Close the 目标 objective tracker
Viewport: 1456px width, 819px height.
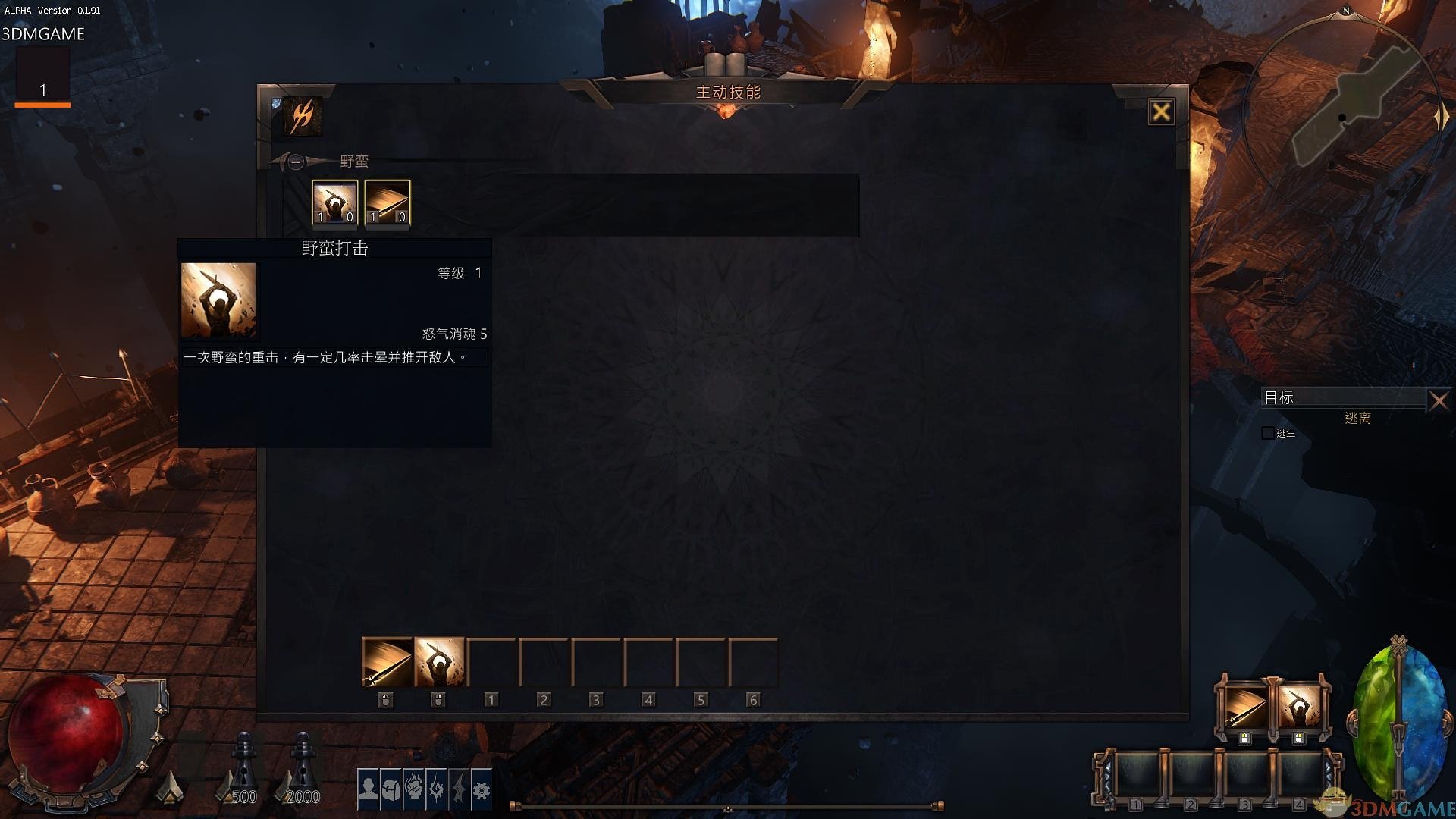(x=1439, y=400)
